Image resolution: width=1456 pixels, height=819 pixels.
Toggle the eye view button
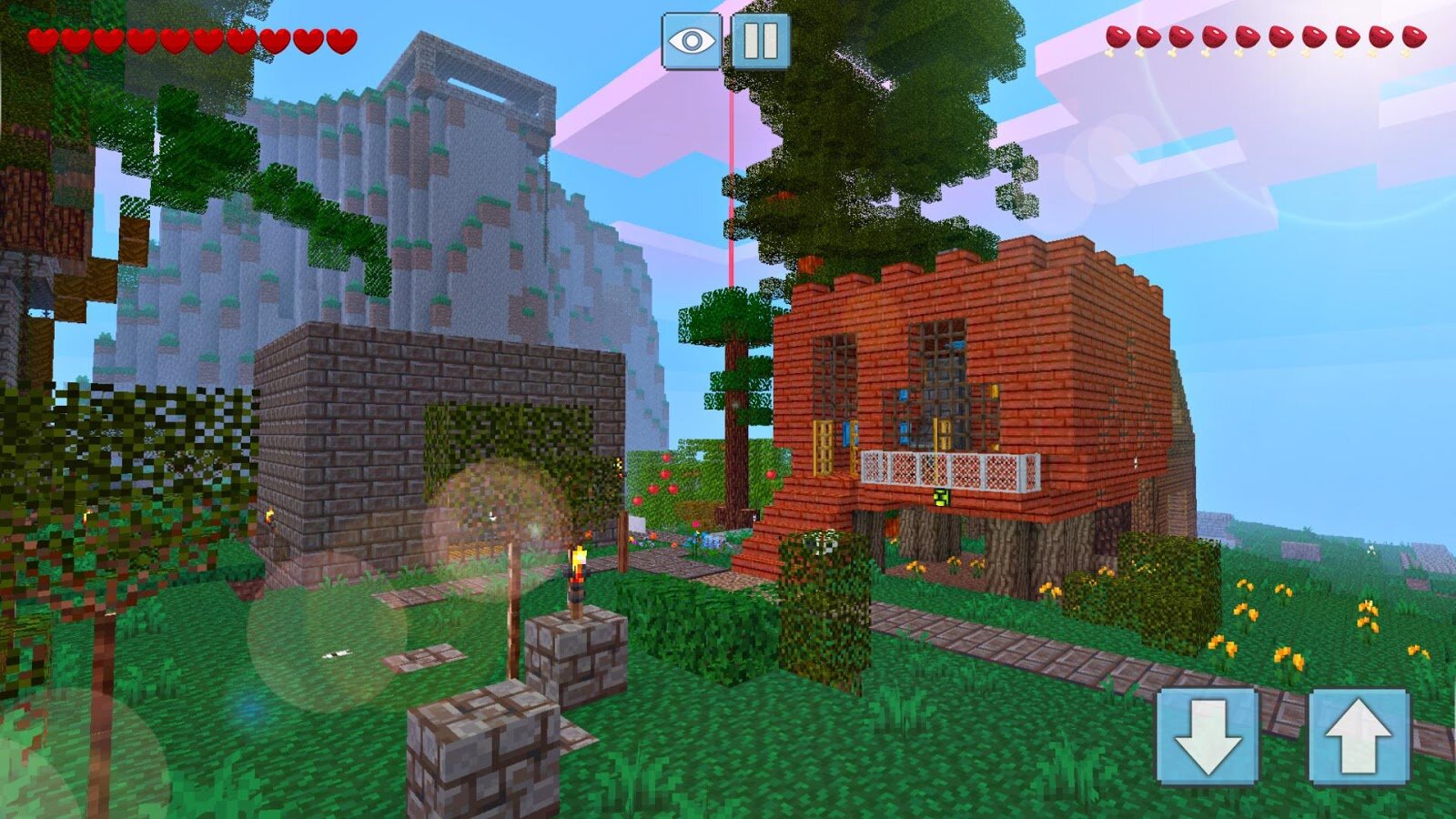[692, 41]
